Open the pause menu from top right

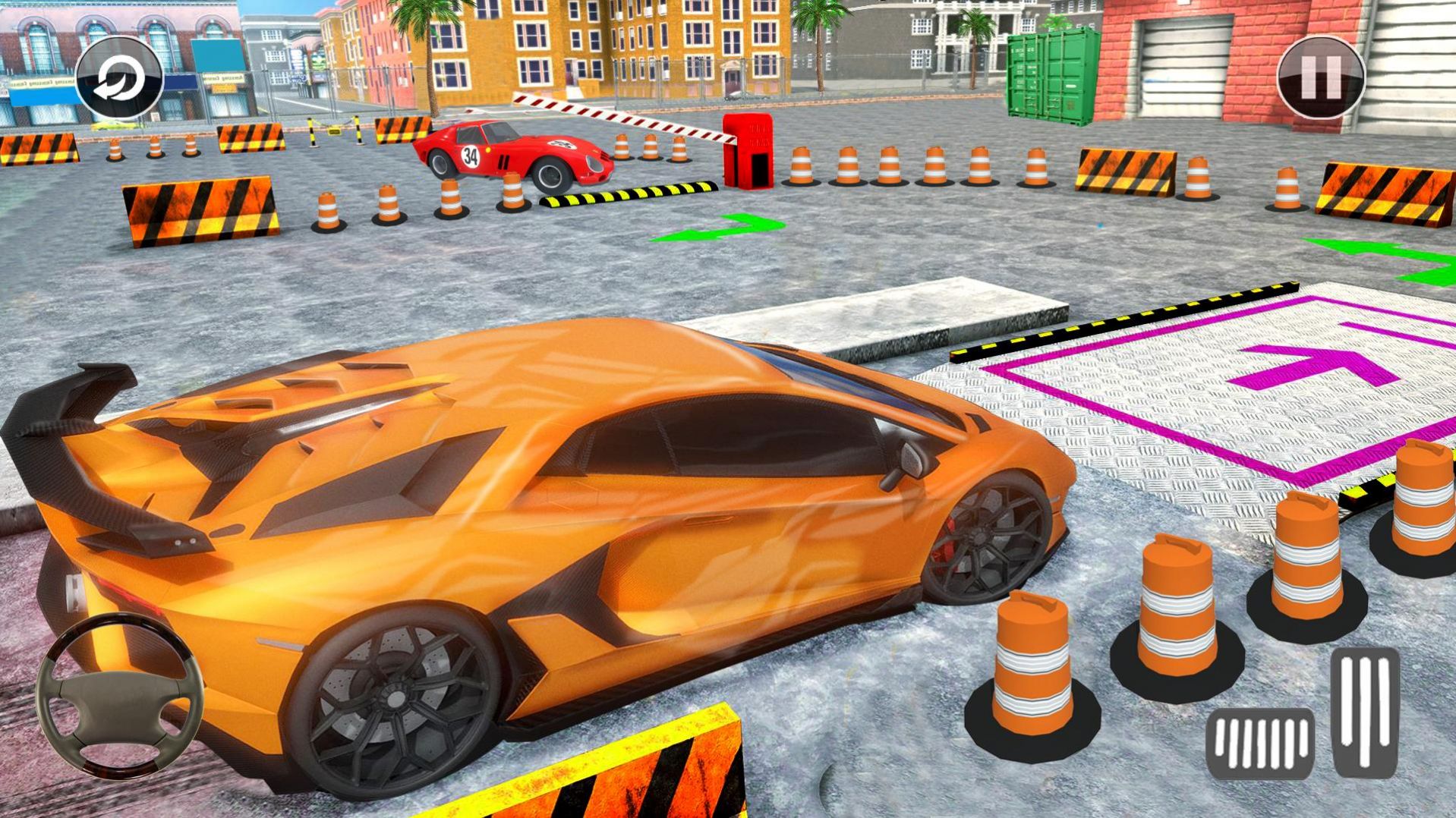tap(1319, 76)
